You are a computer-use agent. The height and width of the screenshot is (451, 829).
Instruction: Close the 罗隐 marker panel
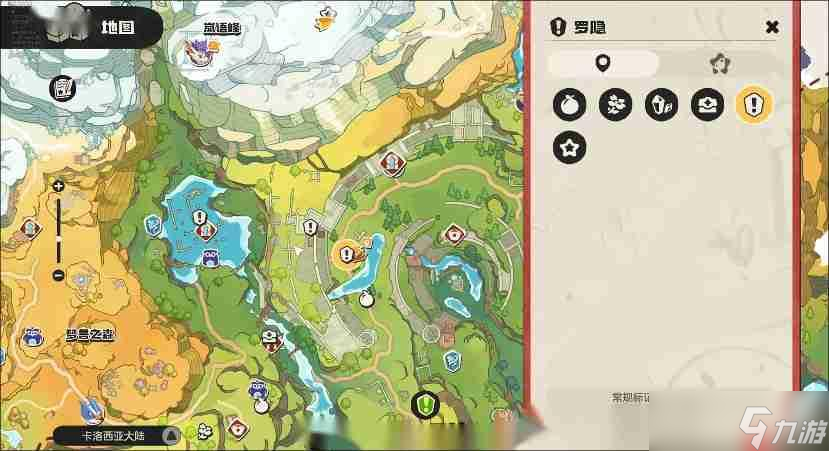click(x=771, y=27)
